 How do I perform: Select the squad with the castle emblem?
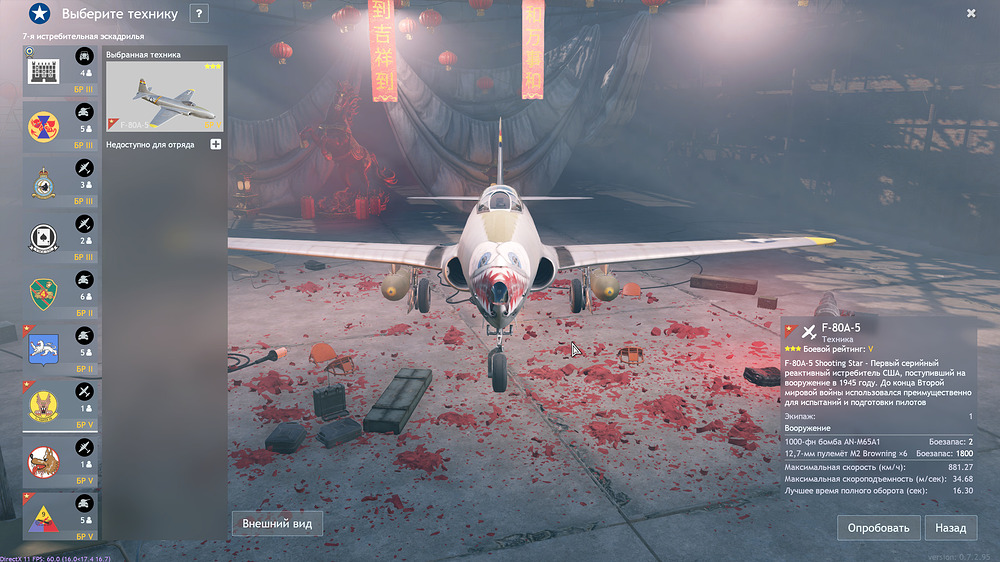pos(61,72)
